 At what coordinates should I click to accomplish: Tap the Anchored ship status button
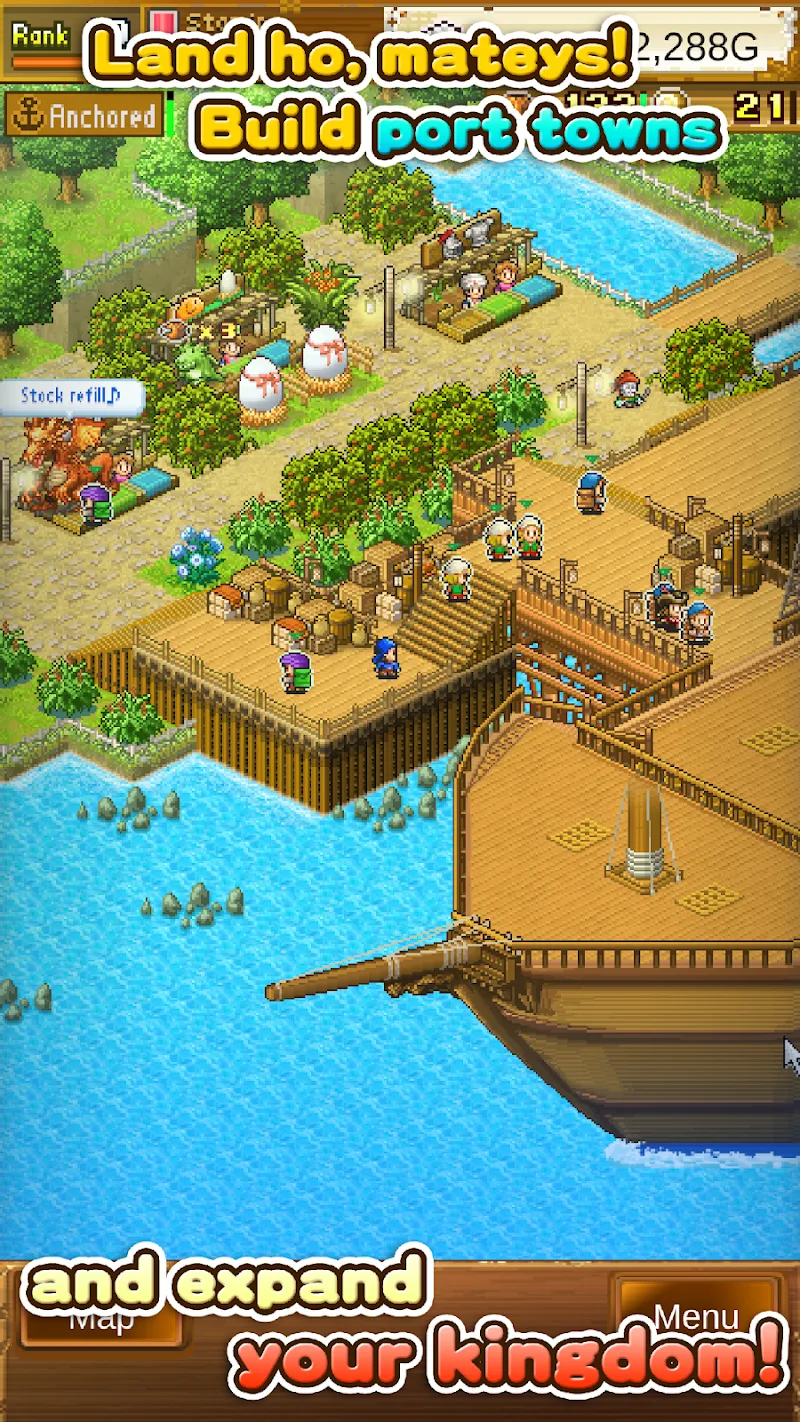[x=84, y=117]
